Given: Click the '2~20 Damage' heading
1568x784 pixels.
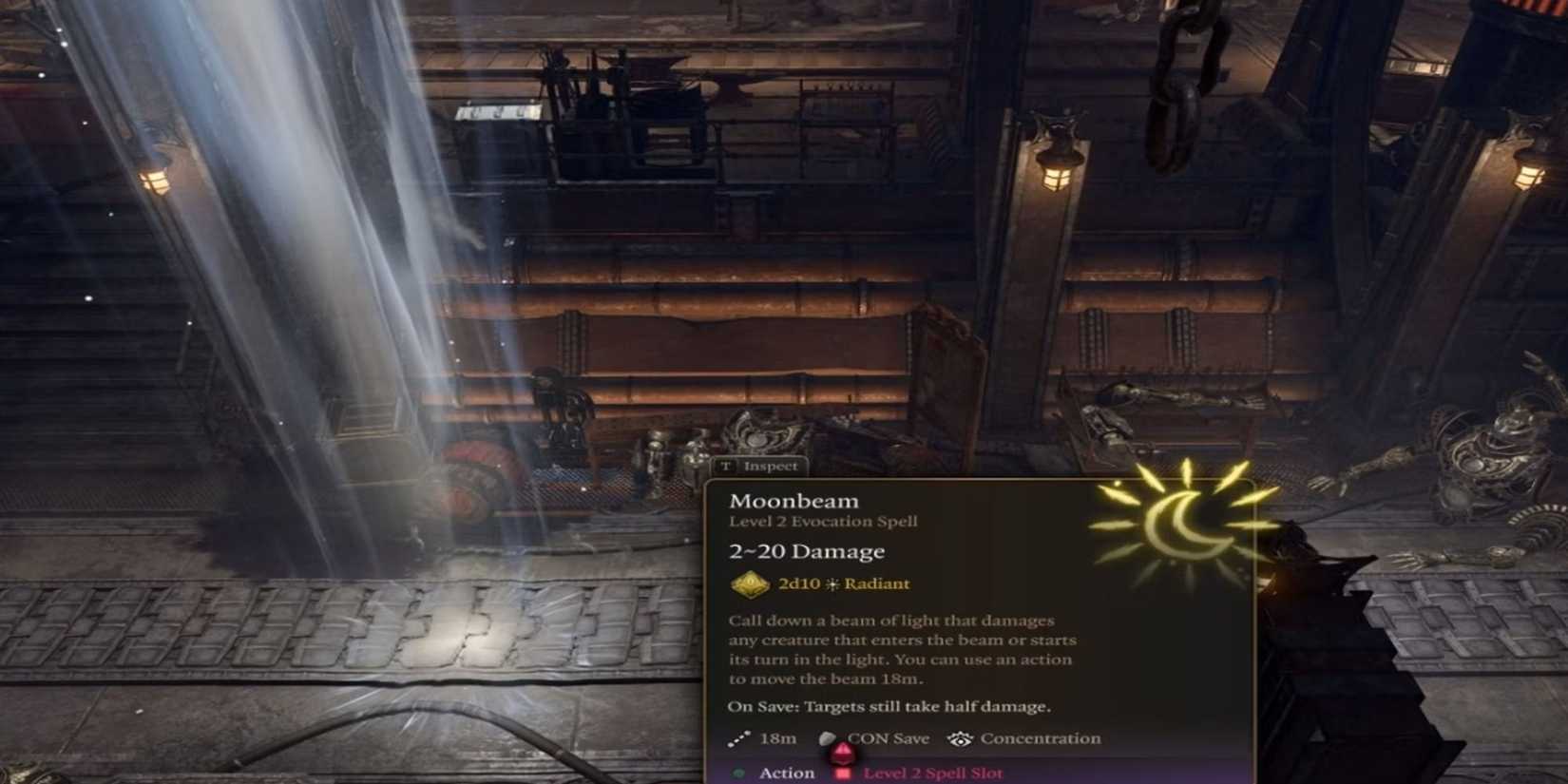Looking at the screenshot, I should pos(806,551).
